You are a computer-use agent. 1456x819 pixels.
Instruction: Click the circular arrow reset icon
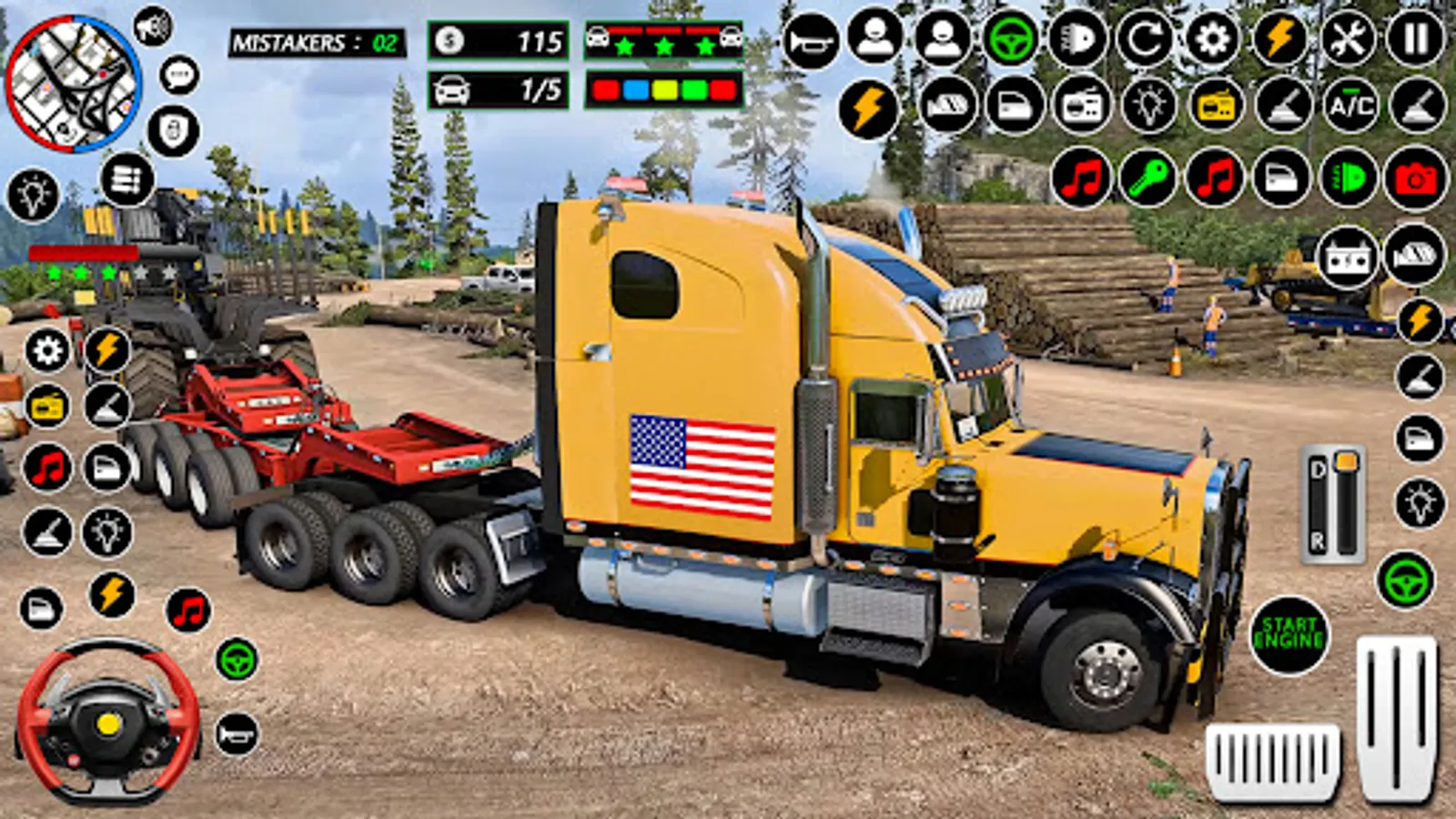tap(1145, 39)
